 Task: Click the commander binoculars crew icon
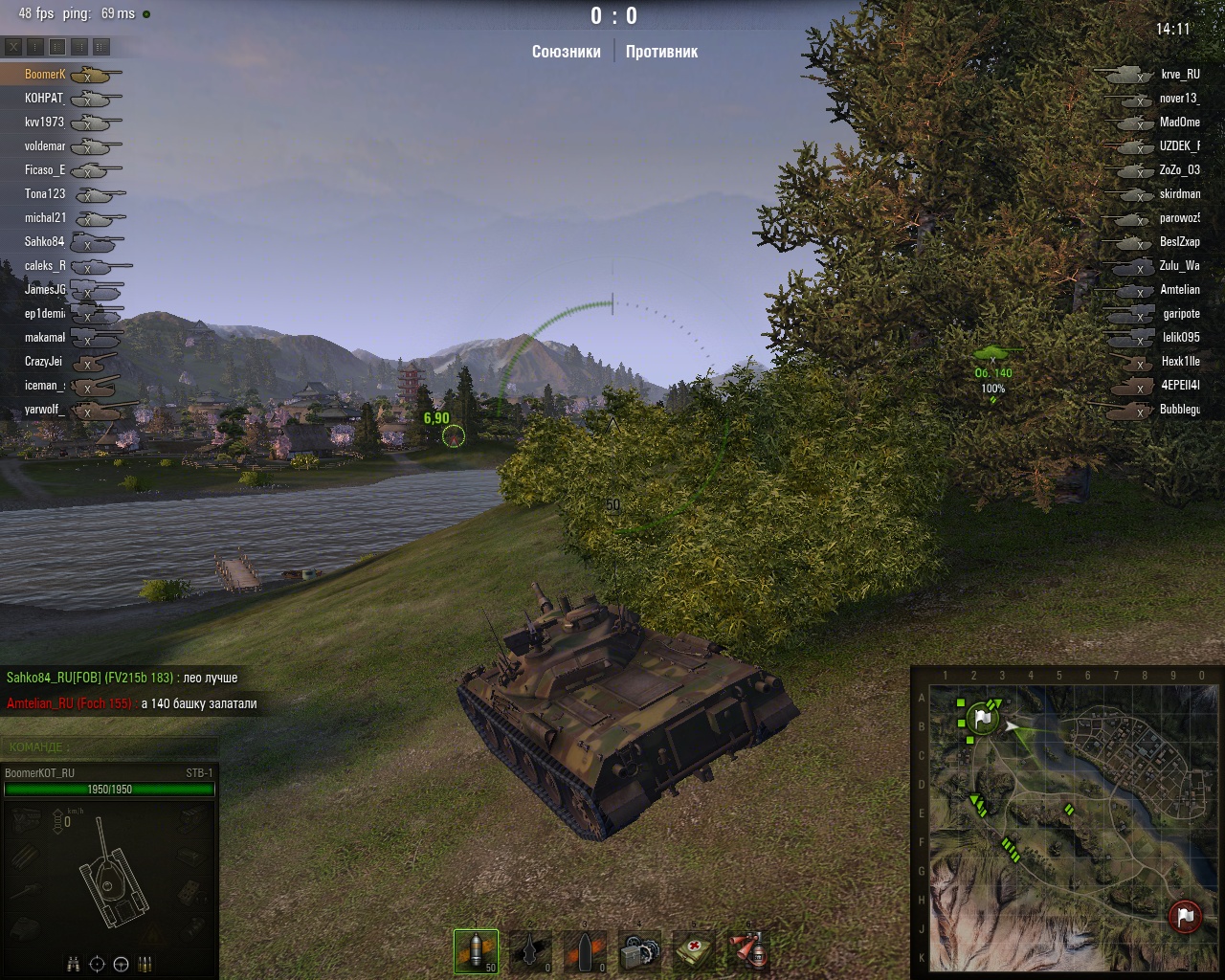[x=74, y=964]
